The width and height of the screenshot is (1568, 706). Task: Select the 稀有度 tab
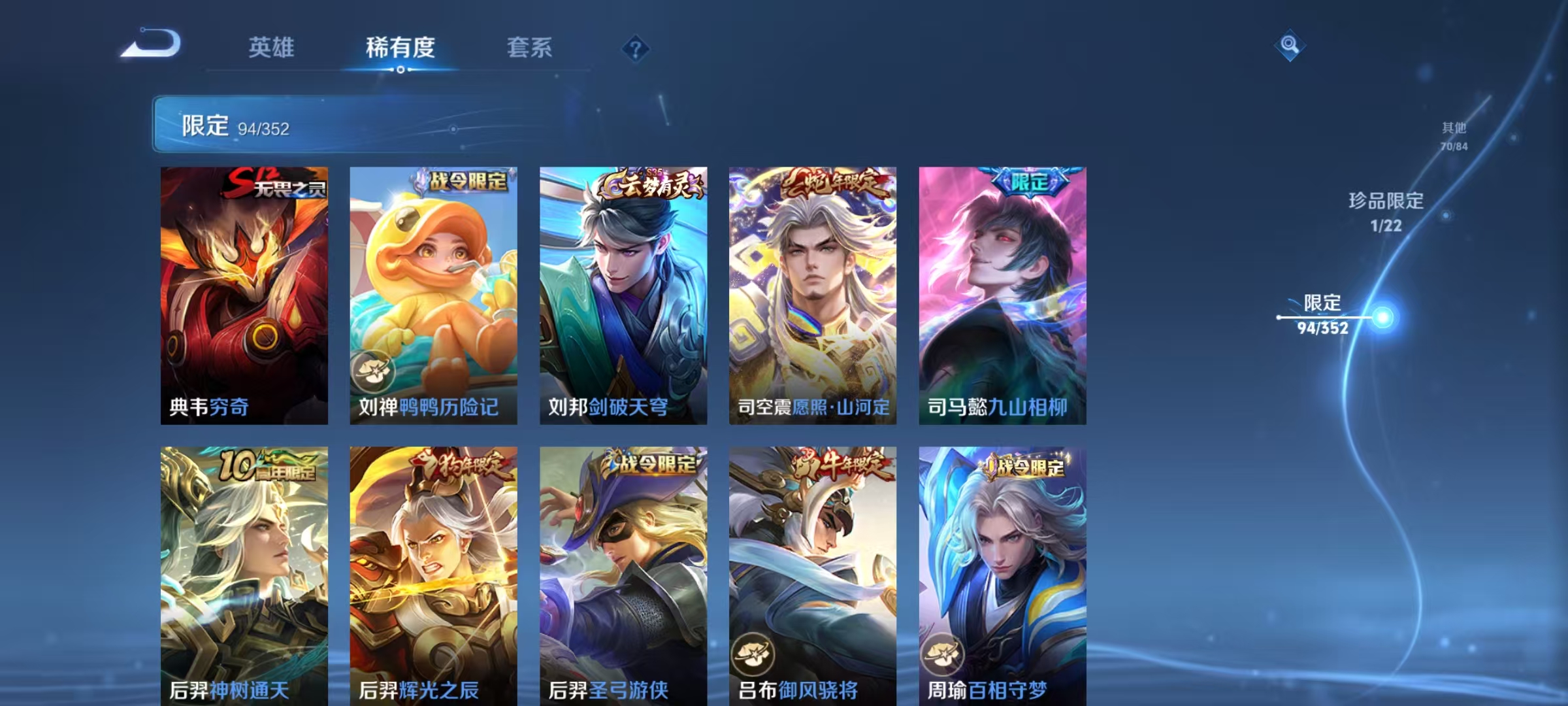tap(400, 46)
